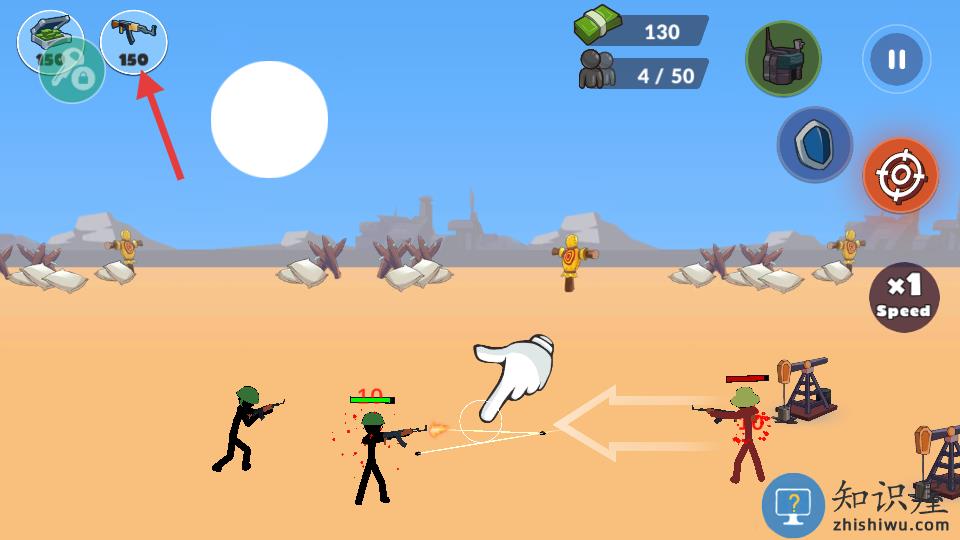The image size is (960, 540).
Task: Activate the blue shield defend command
Action: tap(815, 145)
